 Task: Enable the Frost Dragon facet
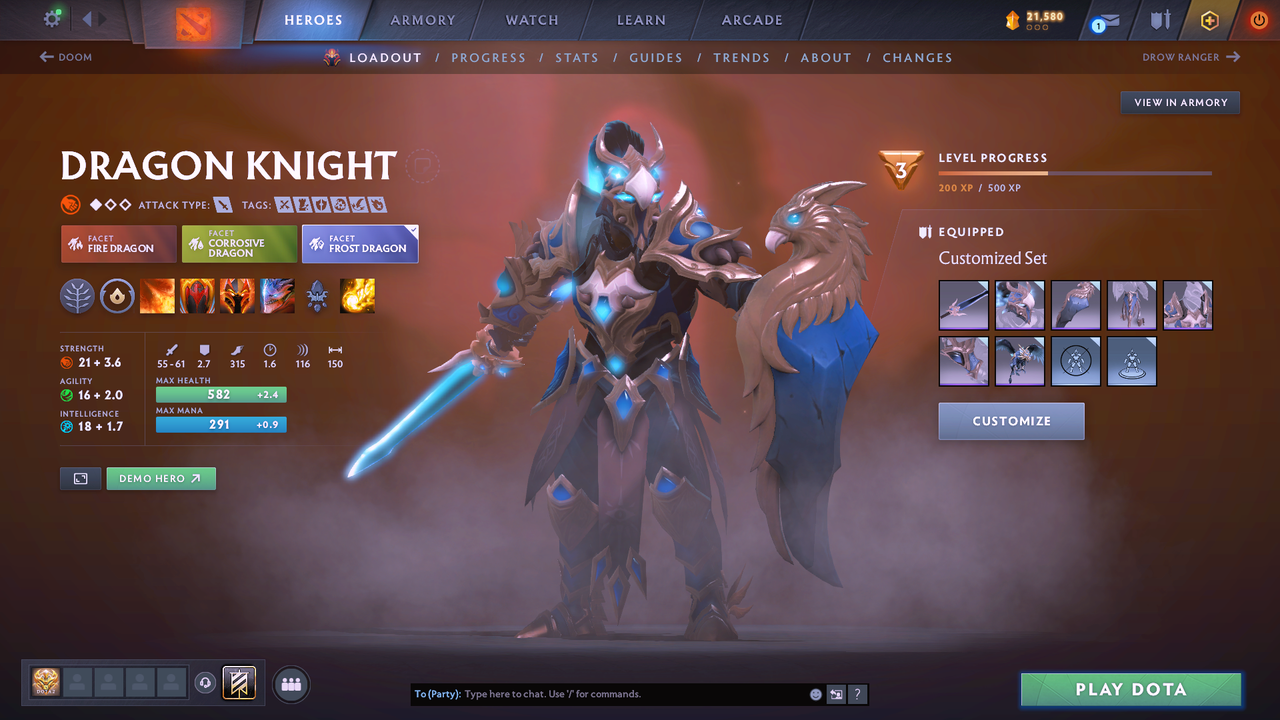(360, 243)
